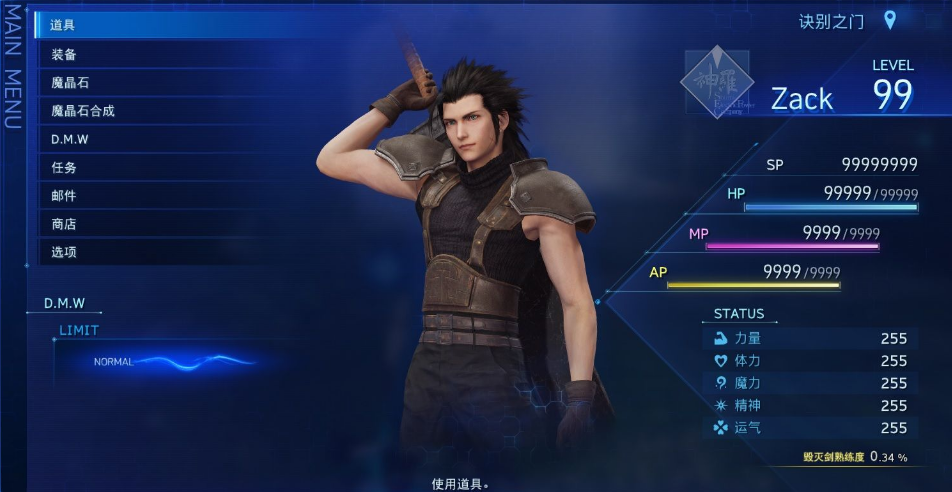
Task: Enter the 商店 (Shop) menu
Action: [64, 224]
